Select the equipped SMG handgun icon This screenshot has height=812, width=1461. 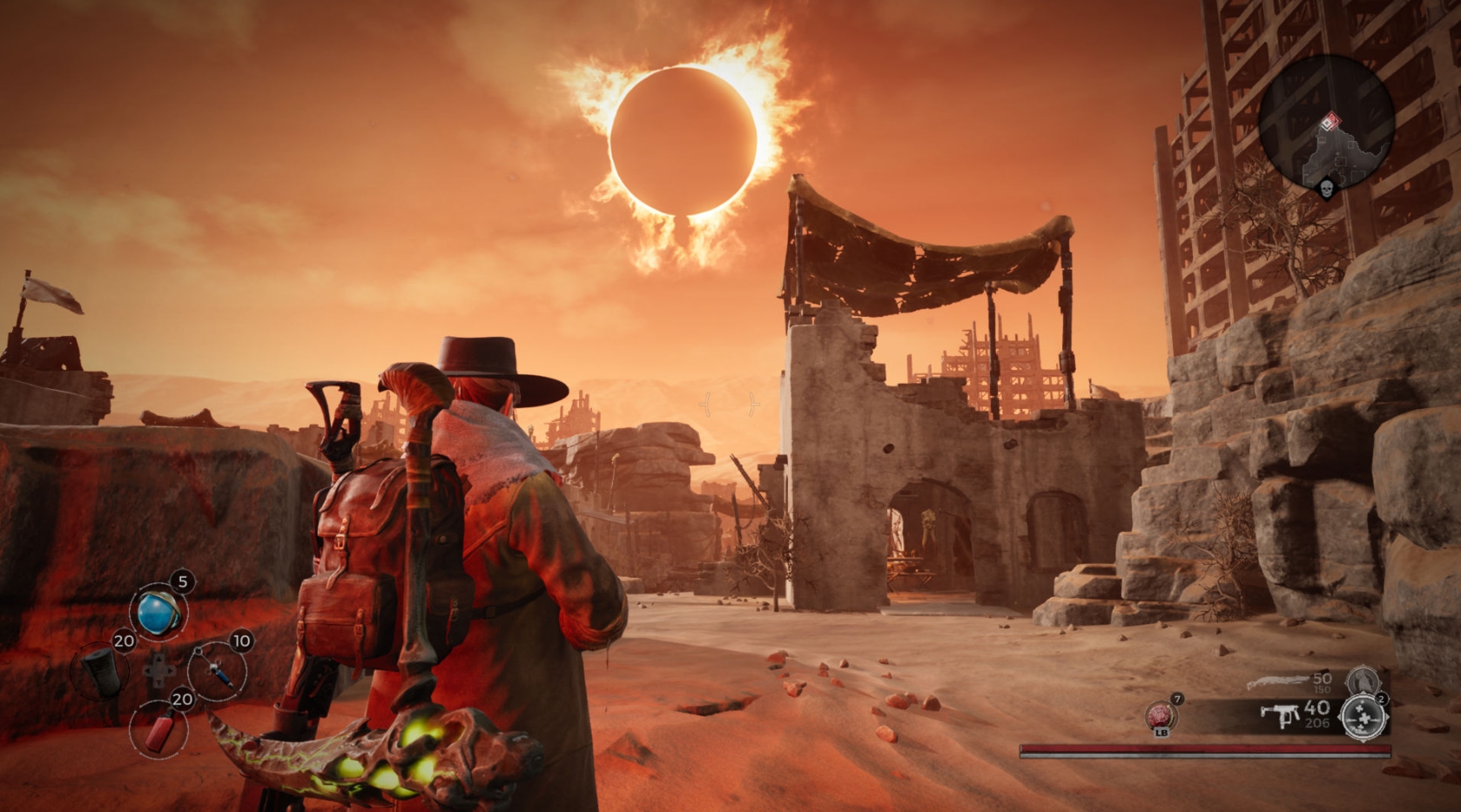click(x=1282, y=715)
